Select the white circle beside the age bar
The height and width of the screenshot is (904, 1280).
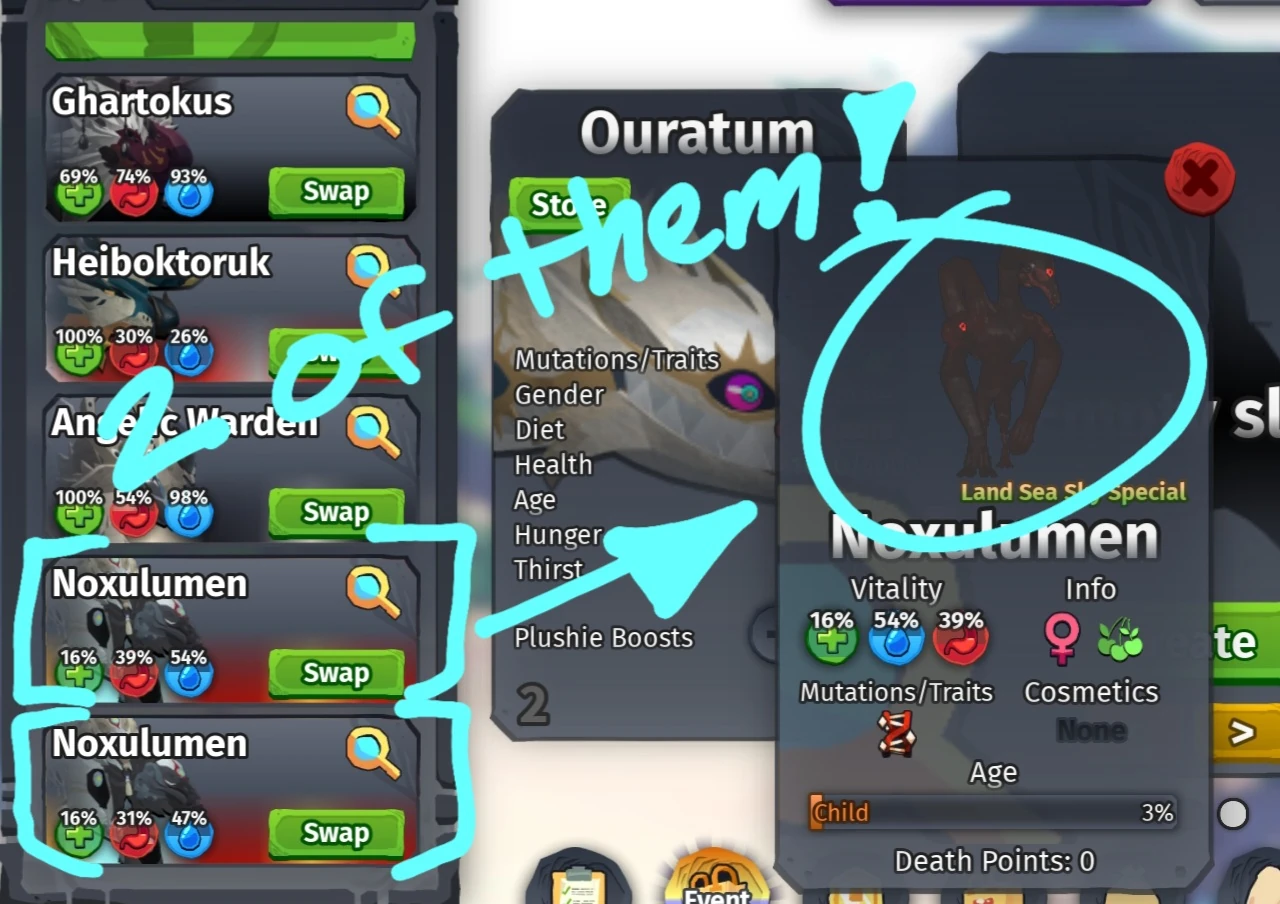tap(1232, 813)
